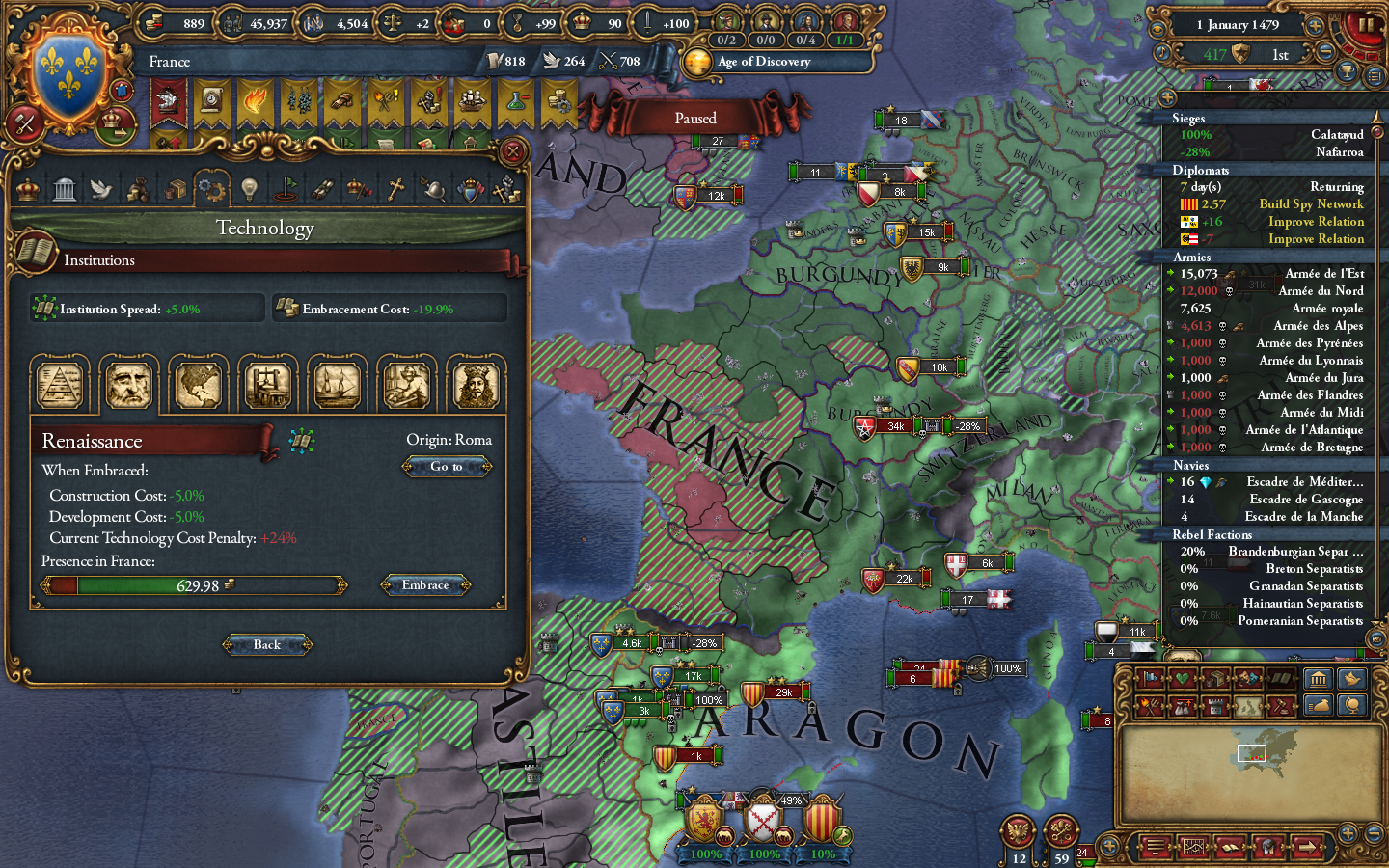Screen dimensions: 1389x868
Task: Select Armée du Nord in the Armies list
Action: point(1320,290)
